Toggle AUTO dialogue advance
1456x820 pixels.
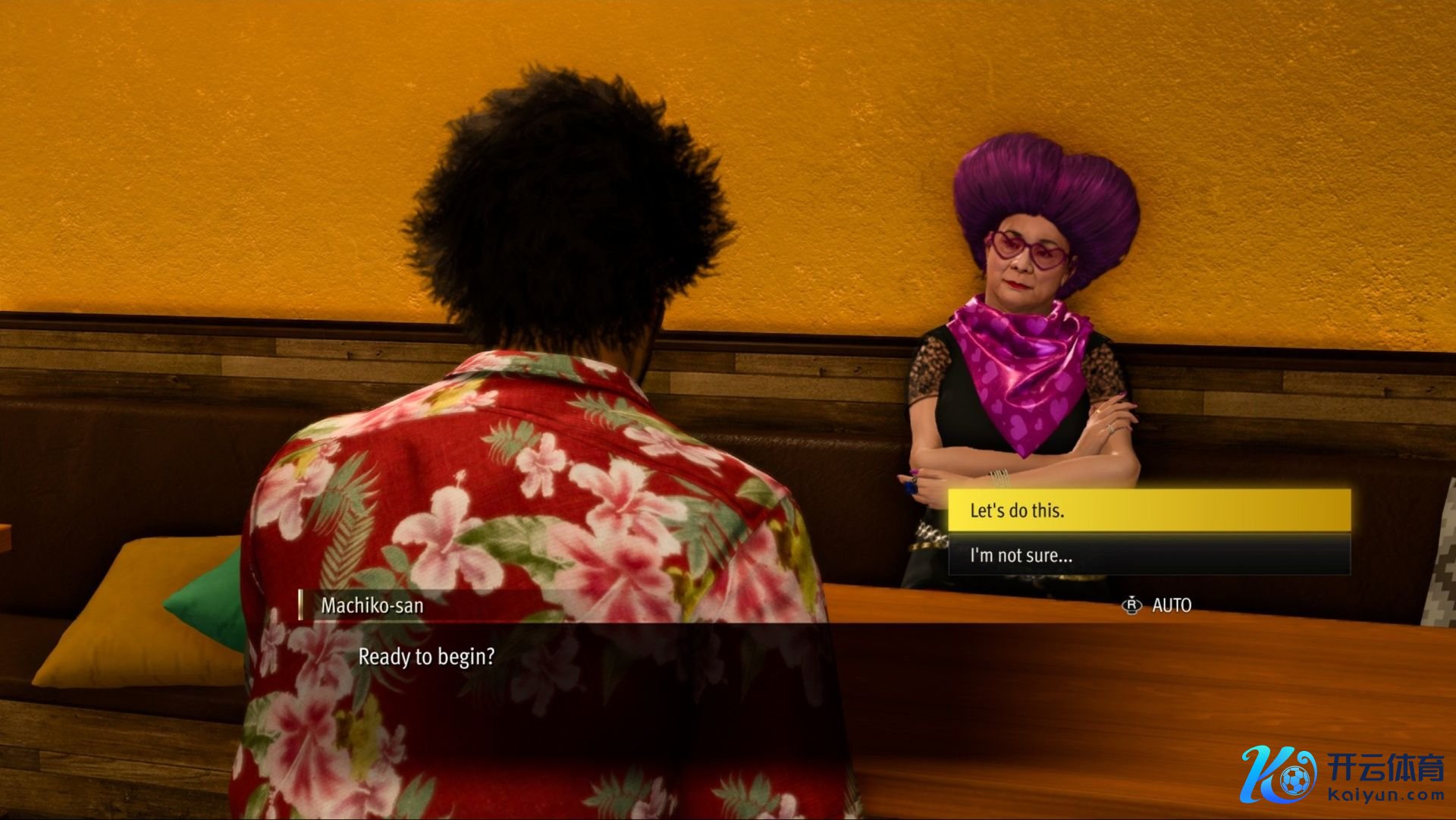pyautogui.click(x=1157, y=605)
